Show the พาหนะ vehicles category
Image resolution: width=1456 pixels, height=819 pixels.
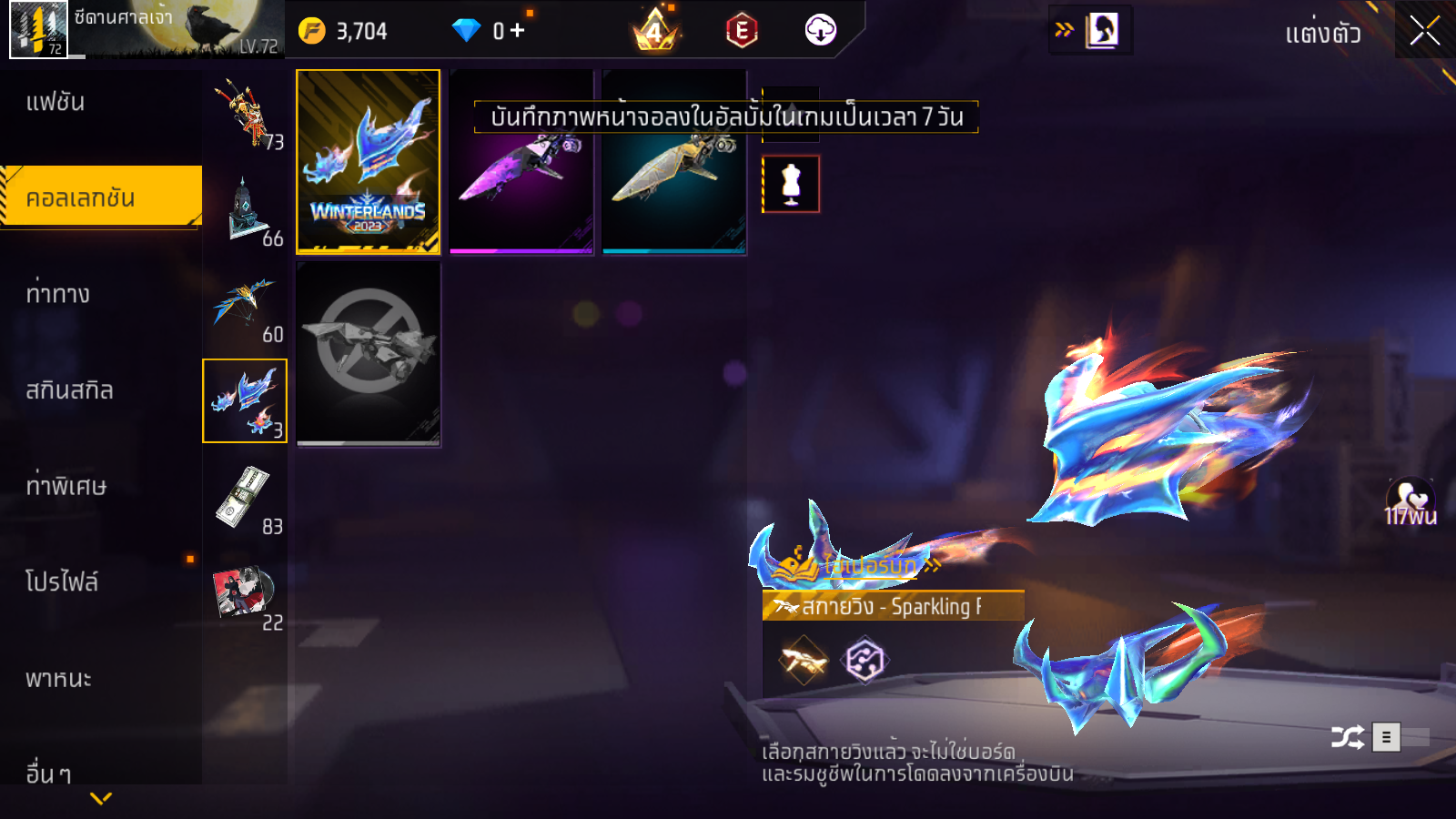pyautogui.click(x=58, y=679)
